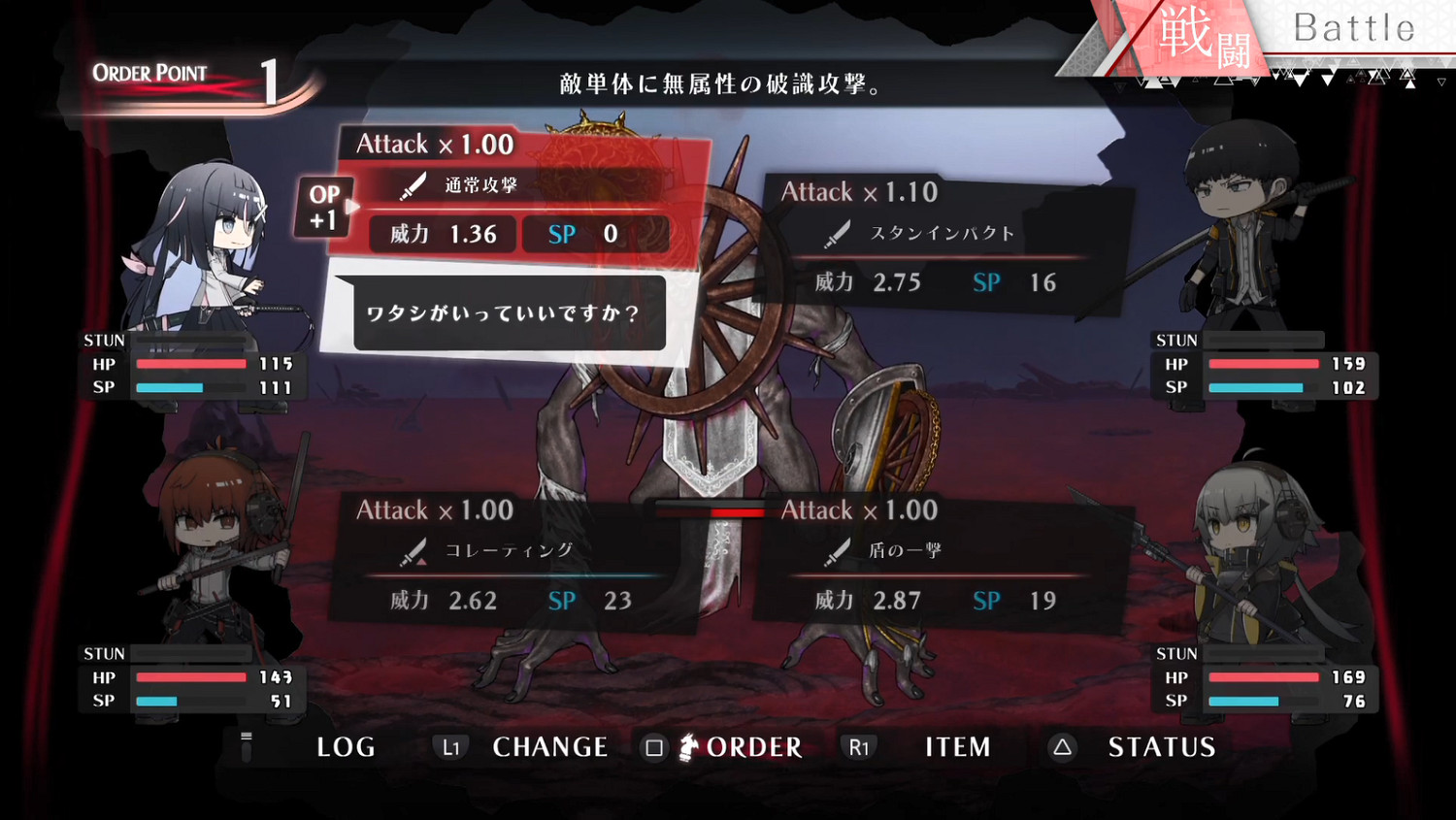Toggle the OP +1 badge

pos(324,206)
